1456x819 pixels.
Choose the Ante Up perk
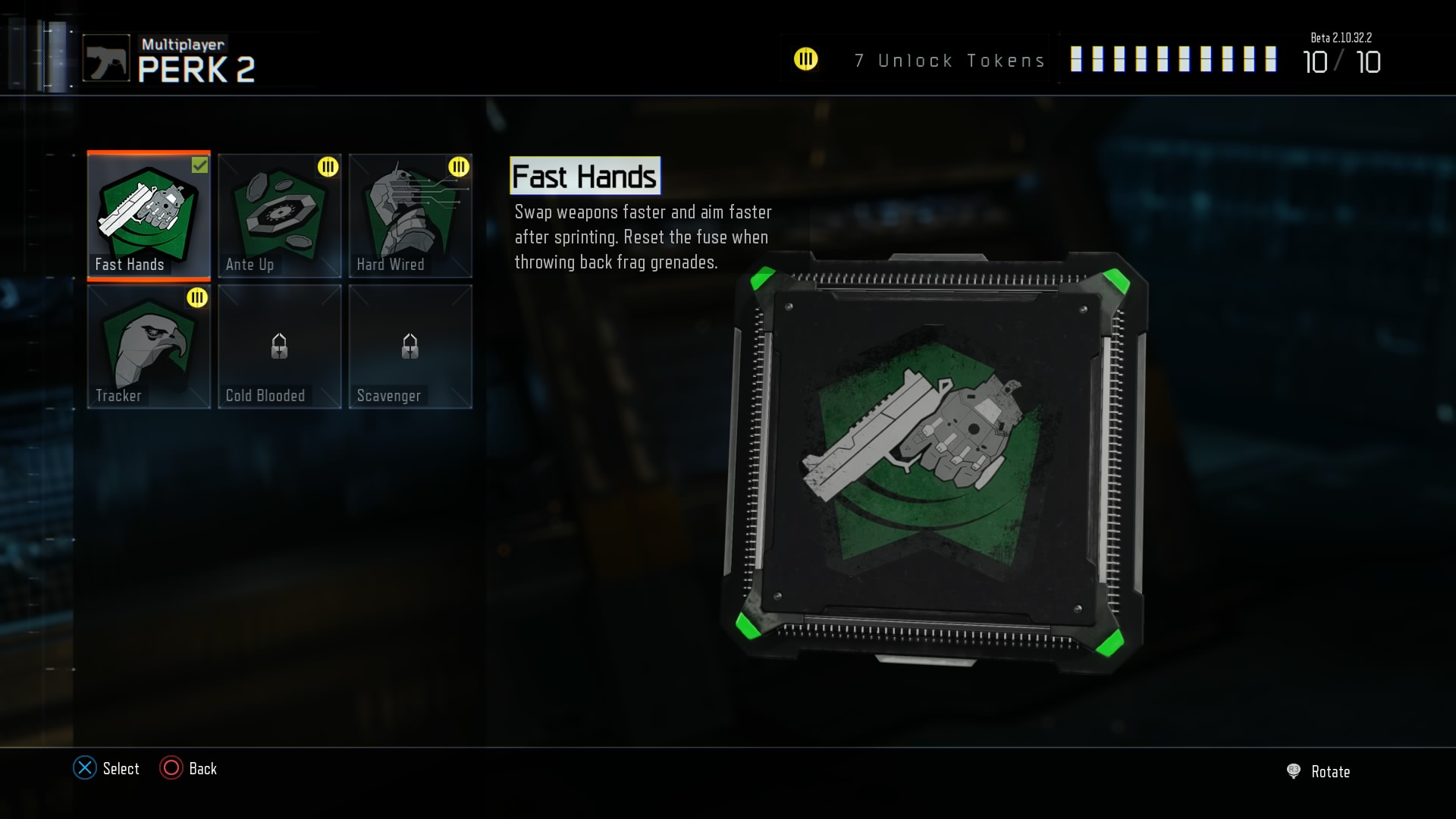tap(279, 215)
